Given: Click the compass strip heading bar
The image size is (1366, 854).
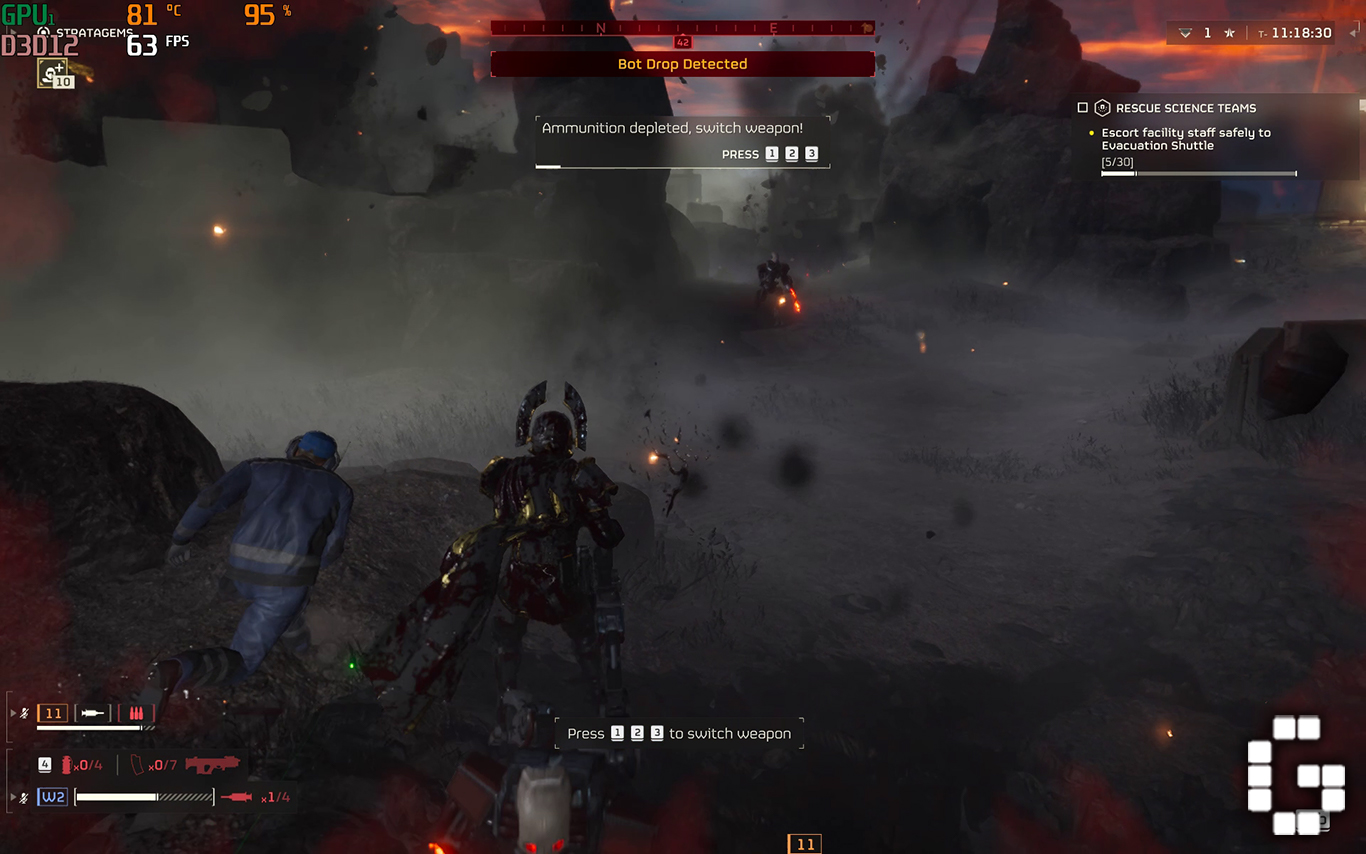Looking at the screenshot, I should pos(682,28).
